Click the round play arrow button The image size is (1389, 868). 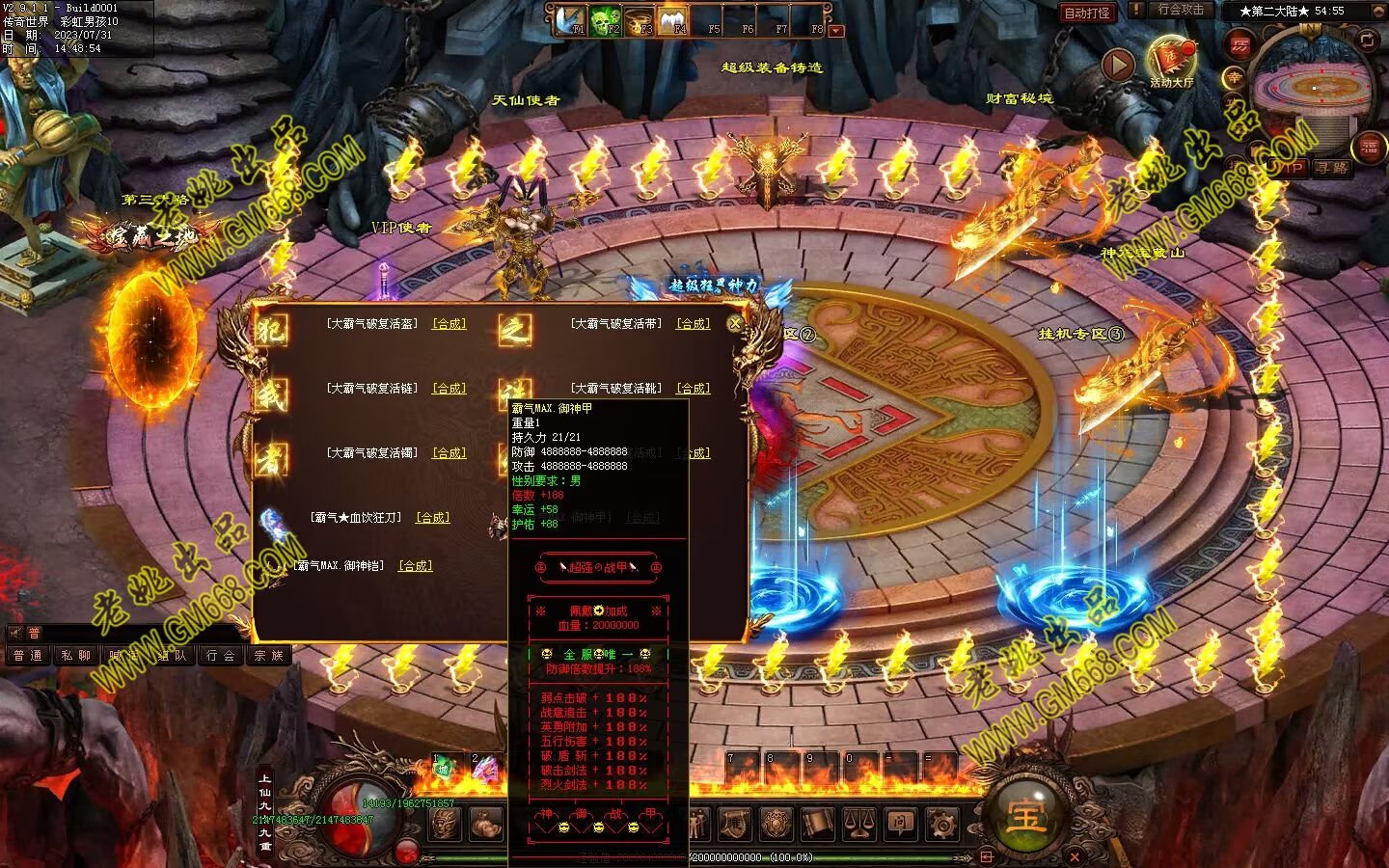(x=1118, y=65)
